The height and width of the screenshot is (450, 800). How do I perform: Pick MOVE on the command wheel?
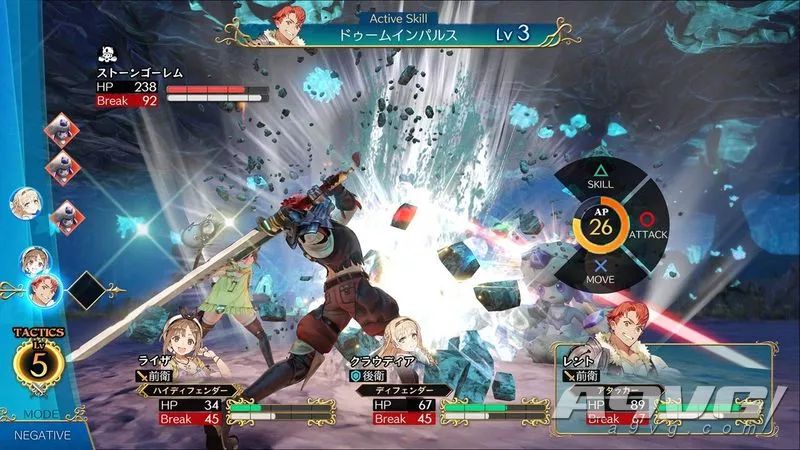(601, 274)
